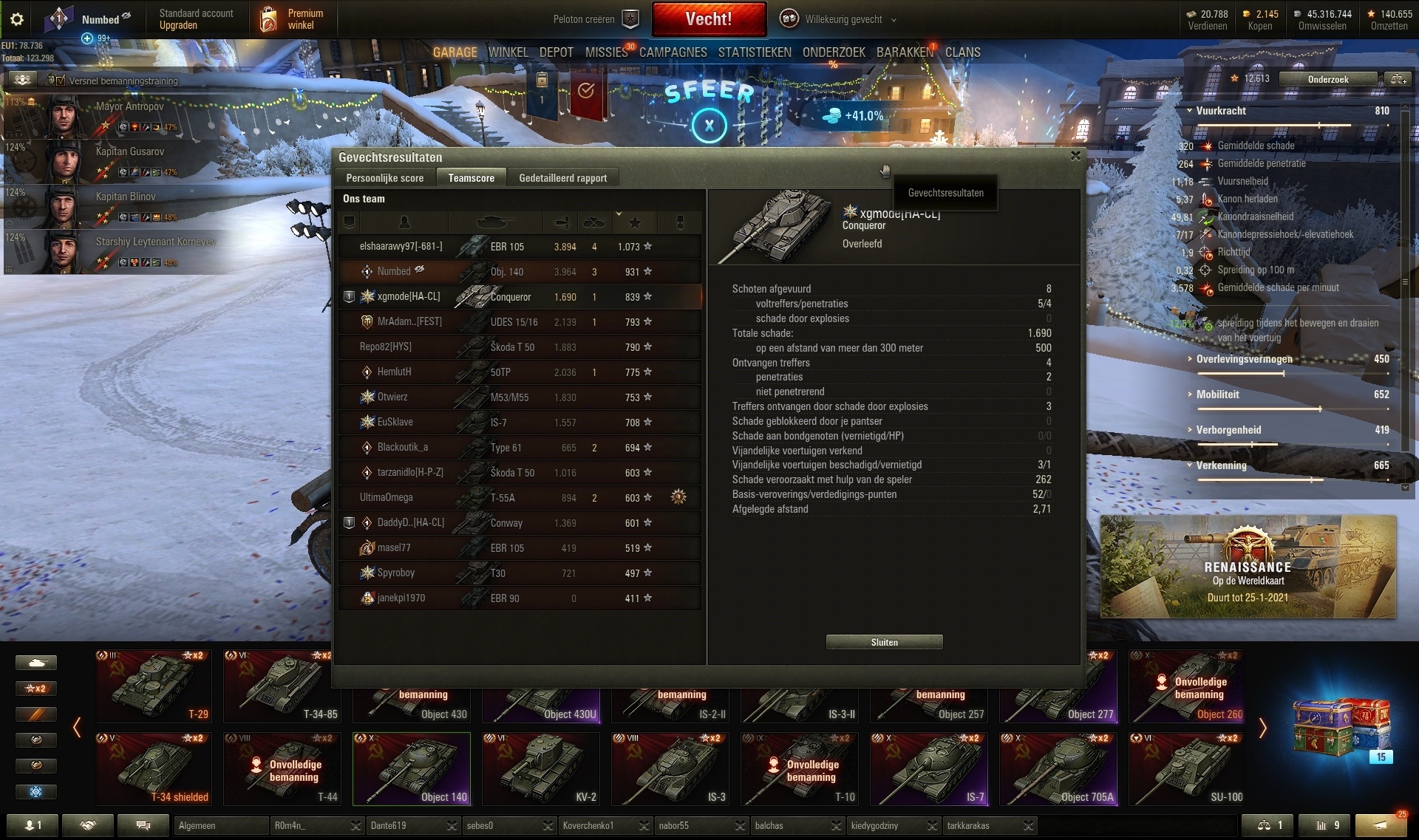The width and height of the screenshot is (1419, 840).
Task: Toggle the x2 experience bonus filter
Action: (36, 688)
